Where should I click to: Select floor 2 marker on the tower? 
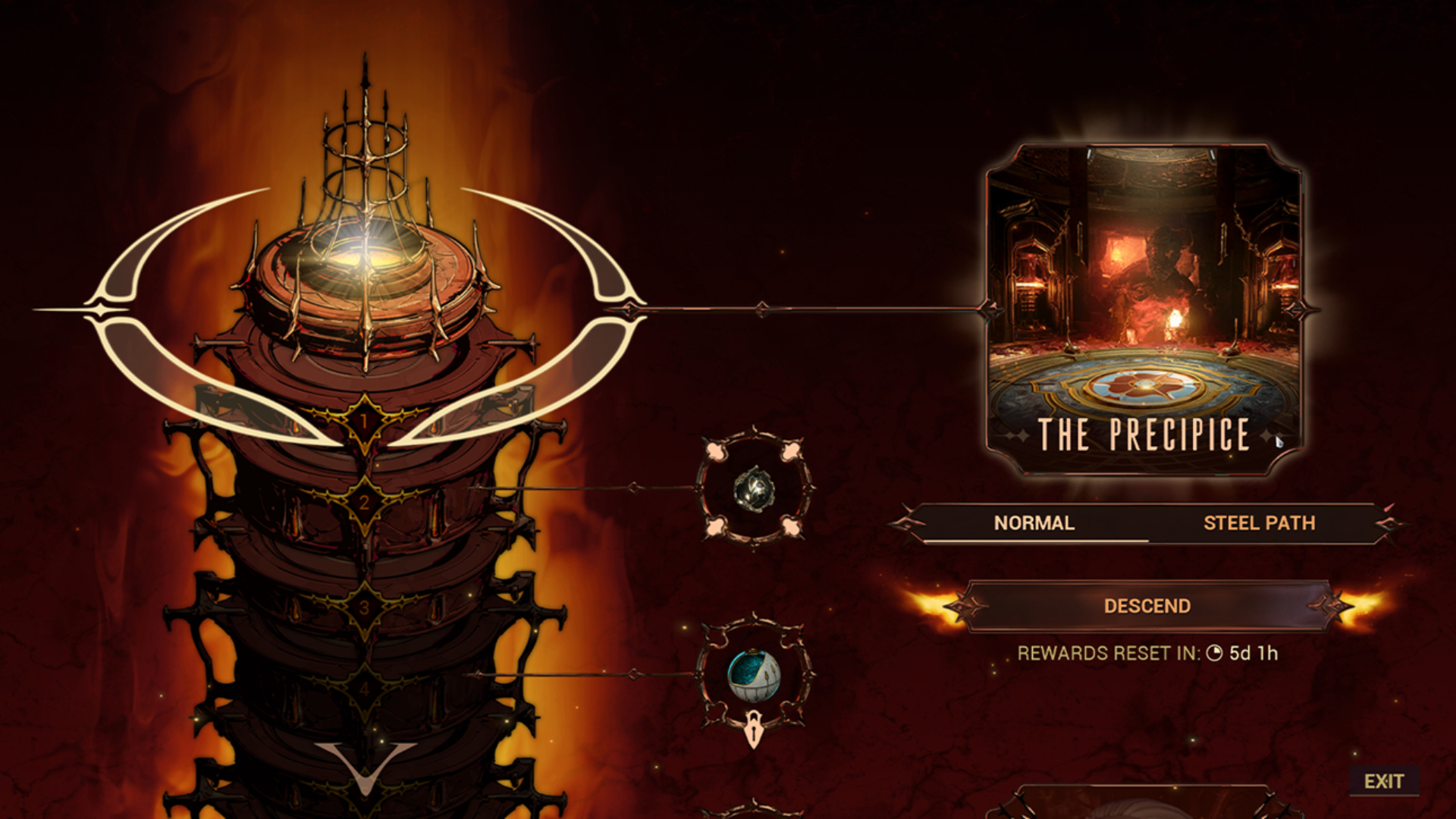click(364, 500)
